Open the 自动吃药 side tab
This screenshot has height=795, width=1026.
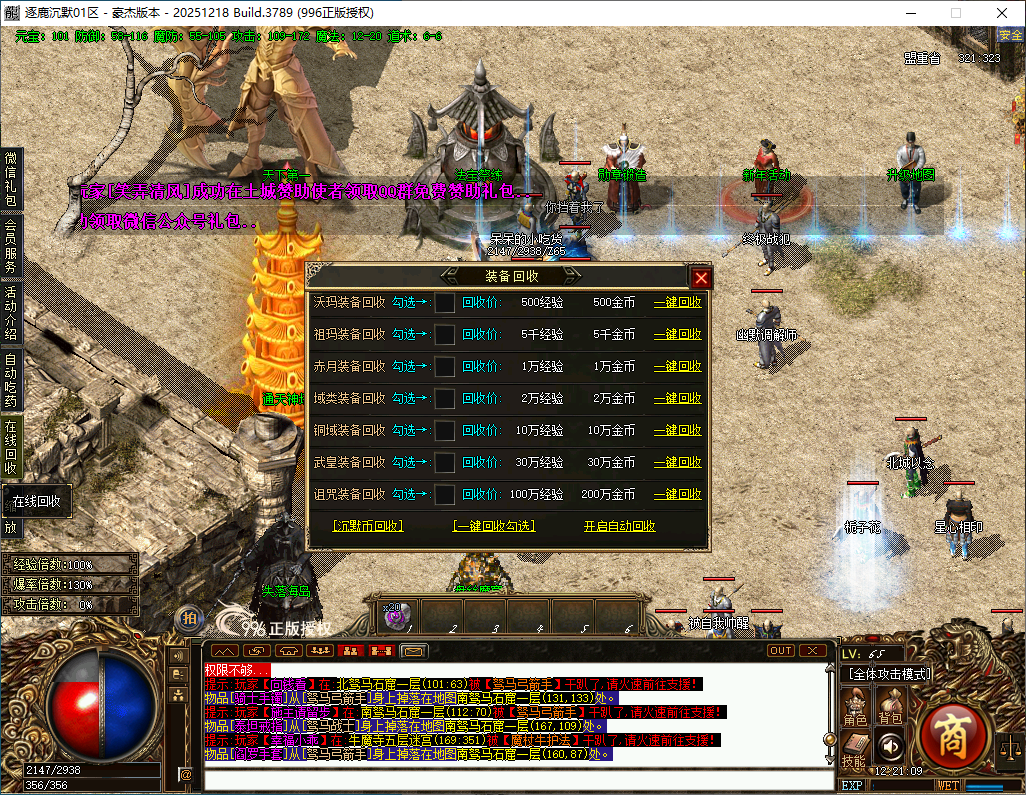(11, 380)
